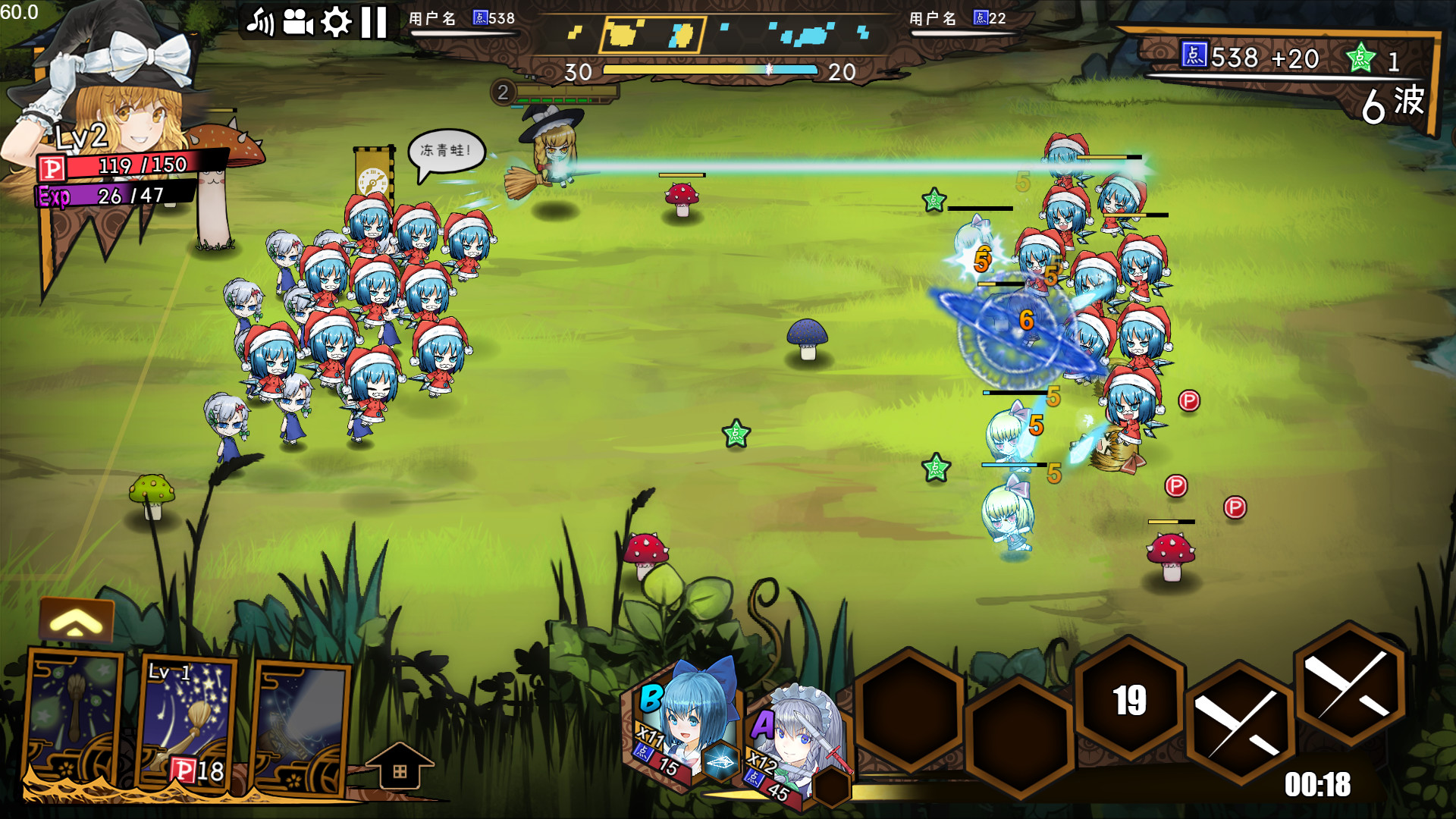Click the left 用户名 player name label

point(432,17)
